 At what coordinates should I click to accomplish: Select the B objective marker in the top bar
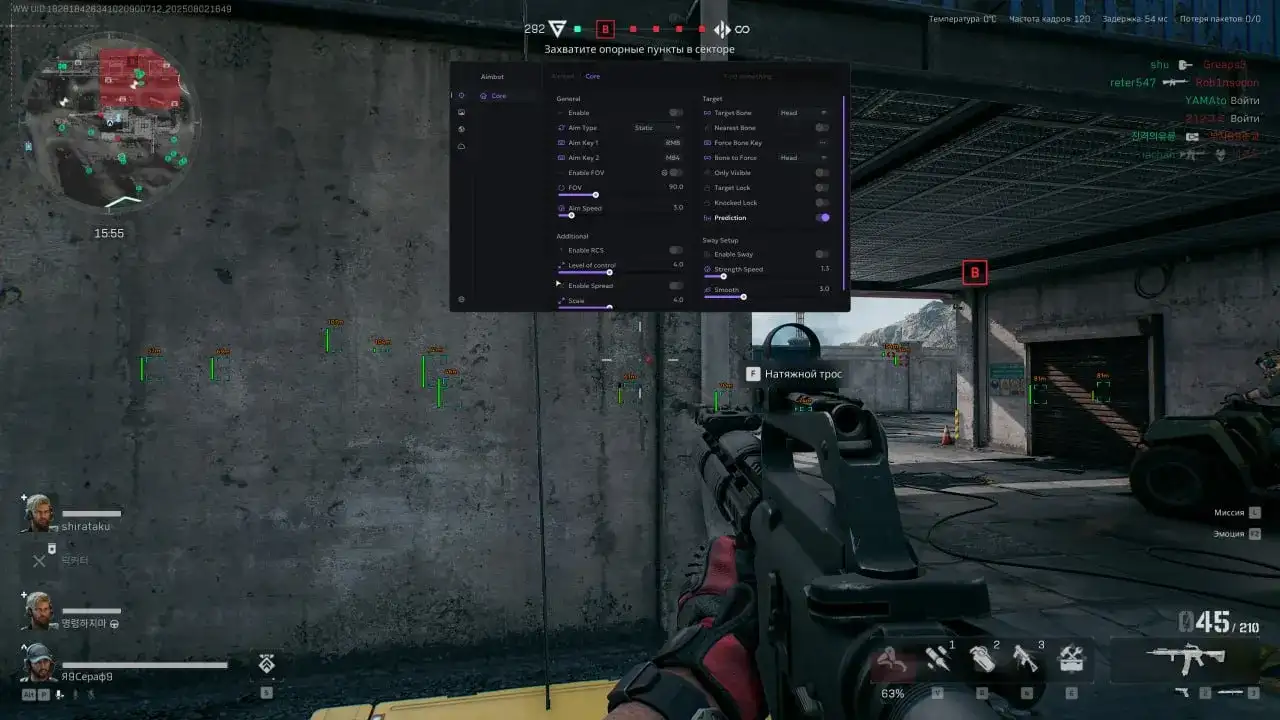pyautogui.click(x=604, y=29)
